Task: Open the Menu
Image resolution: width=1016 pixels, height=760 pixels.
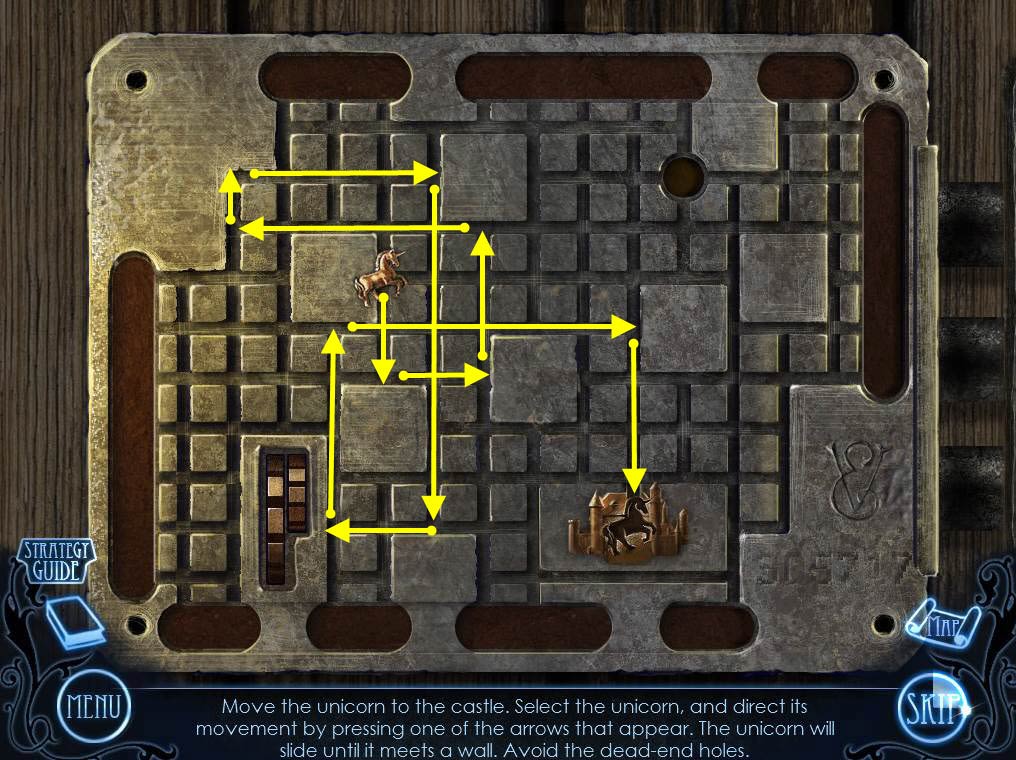Action: pos(93,708)
